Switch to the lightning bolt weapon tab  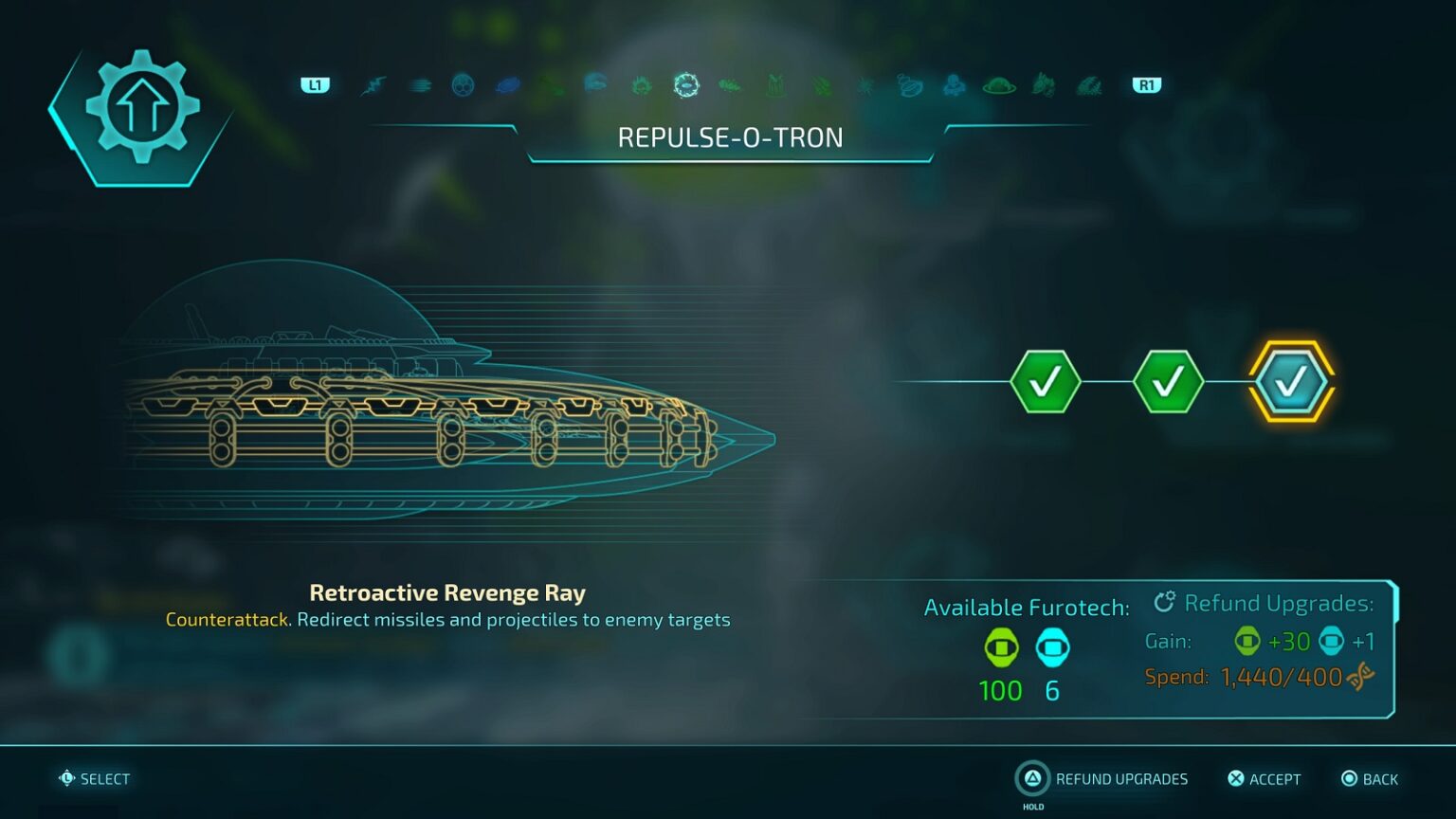click(x=373, y=86)
